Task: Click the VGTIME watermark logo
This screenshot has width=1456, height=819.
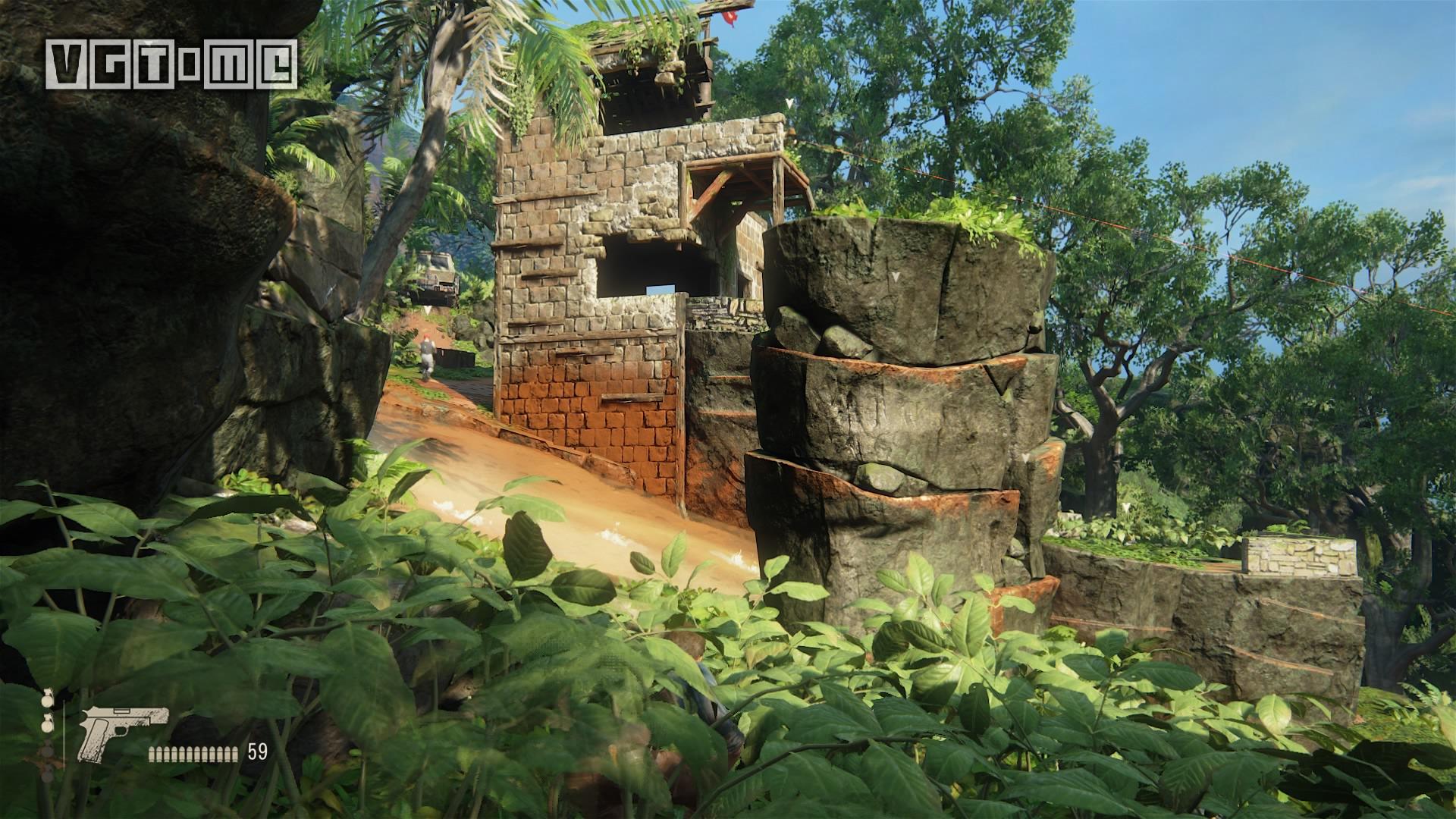Action: (x=171, y=64)
